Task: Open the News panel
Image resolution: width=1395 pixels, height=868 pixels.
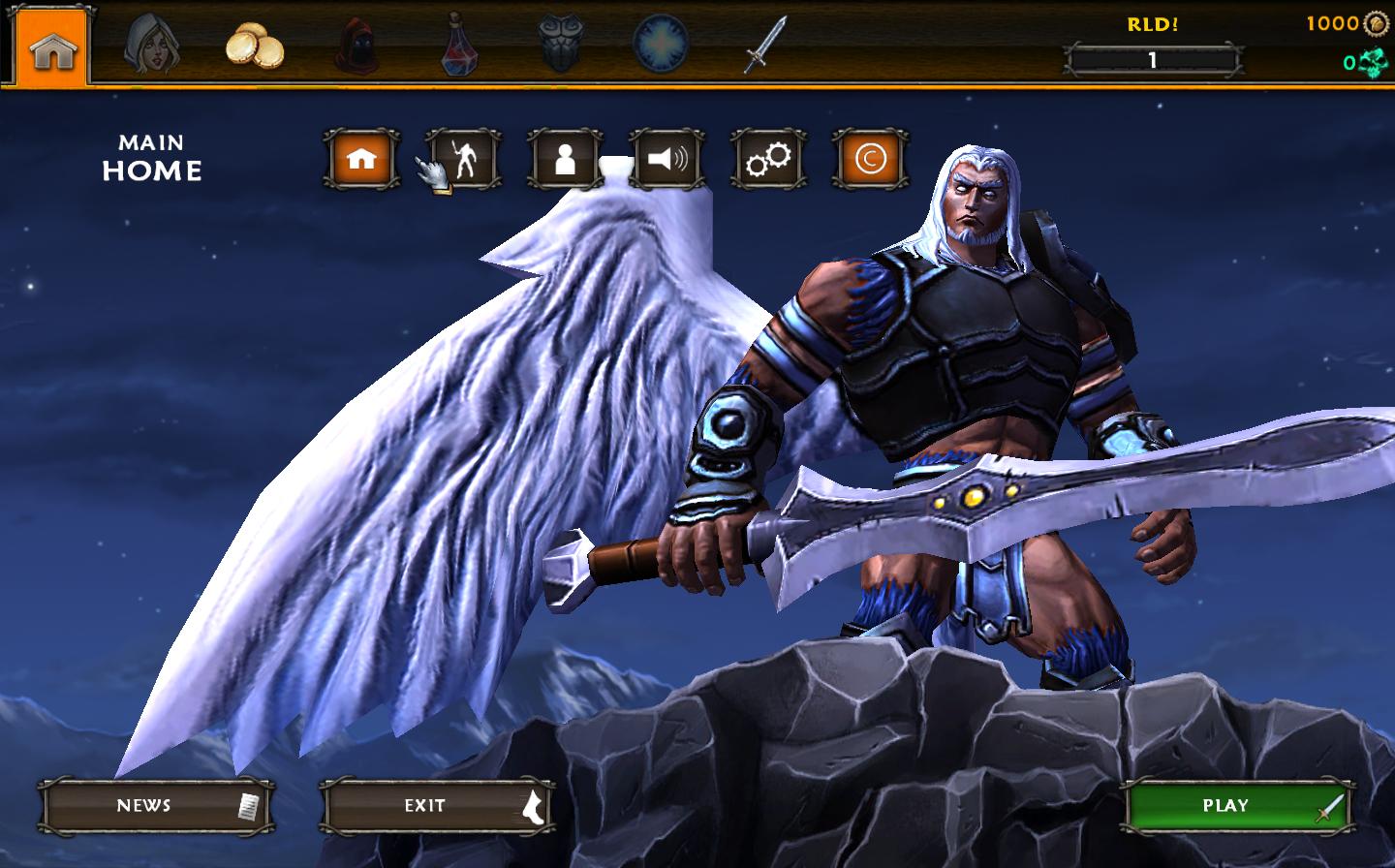Action: coord(155,806)
